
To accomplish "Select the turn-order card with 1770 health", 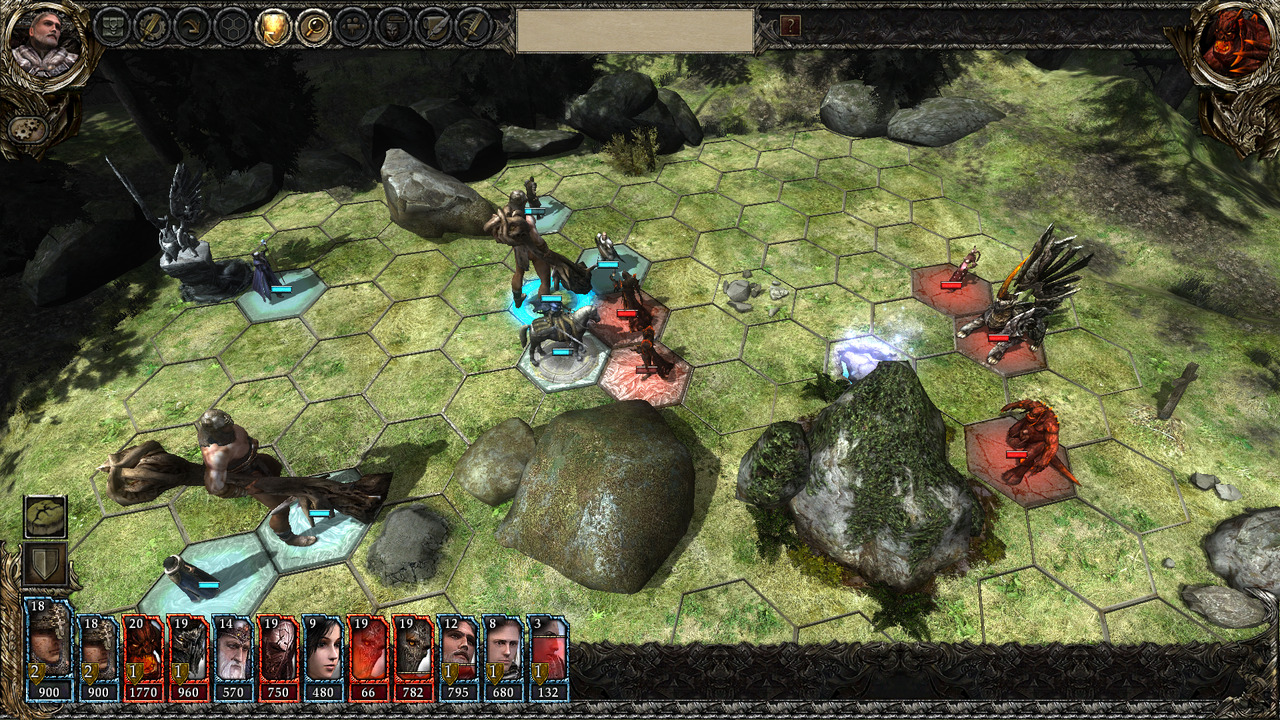I will (x=142, y=658).
